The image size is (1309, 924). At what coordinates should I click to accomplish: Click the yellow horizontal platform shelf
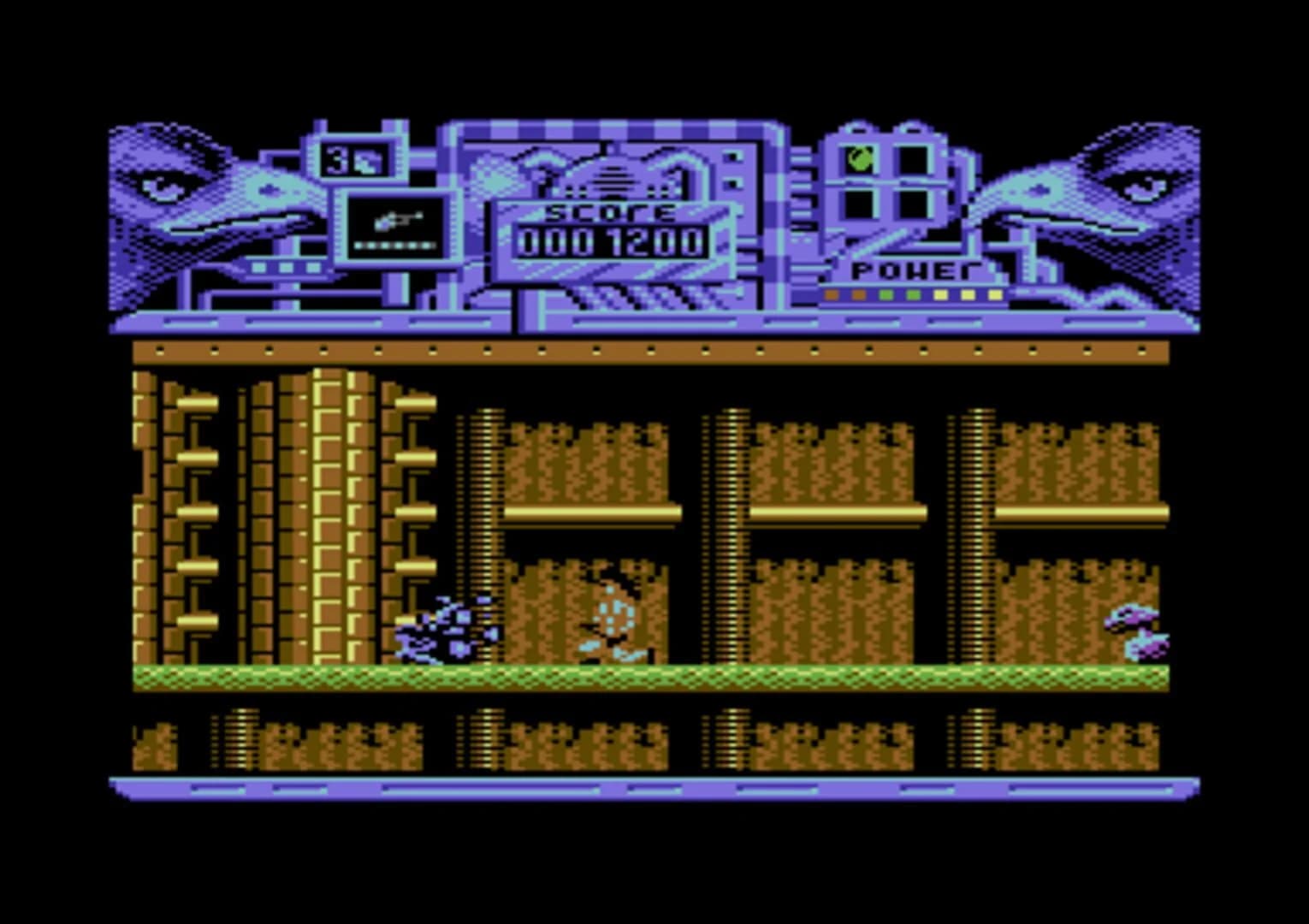590,512
